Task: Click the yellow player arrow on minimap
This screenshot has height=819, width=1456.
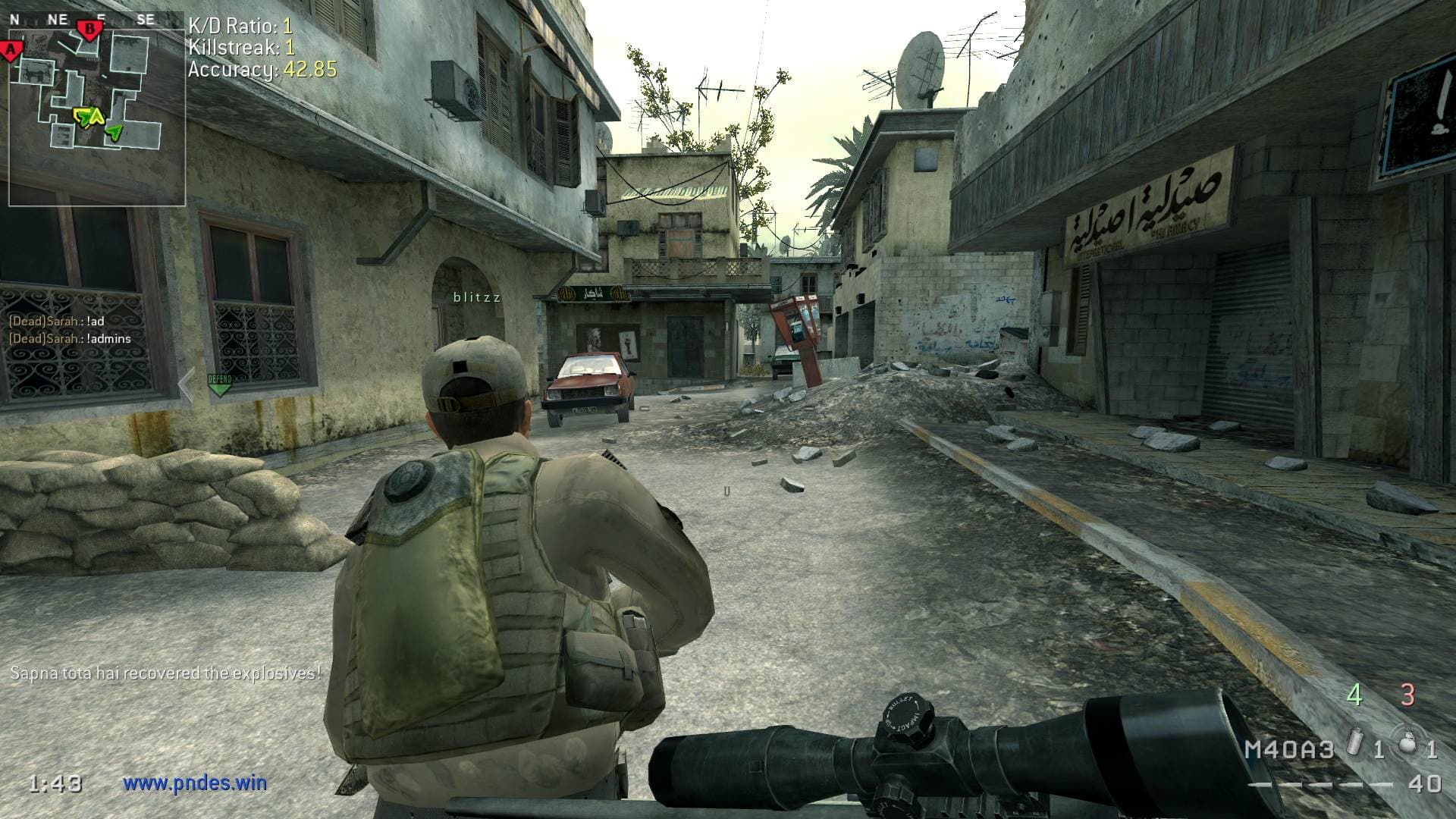Action: pos(85,117)
